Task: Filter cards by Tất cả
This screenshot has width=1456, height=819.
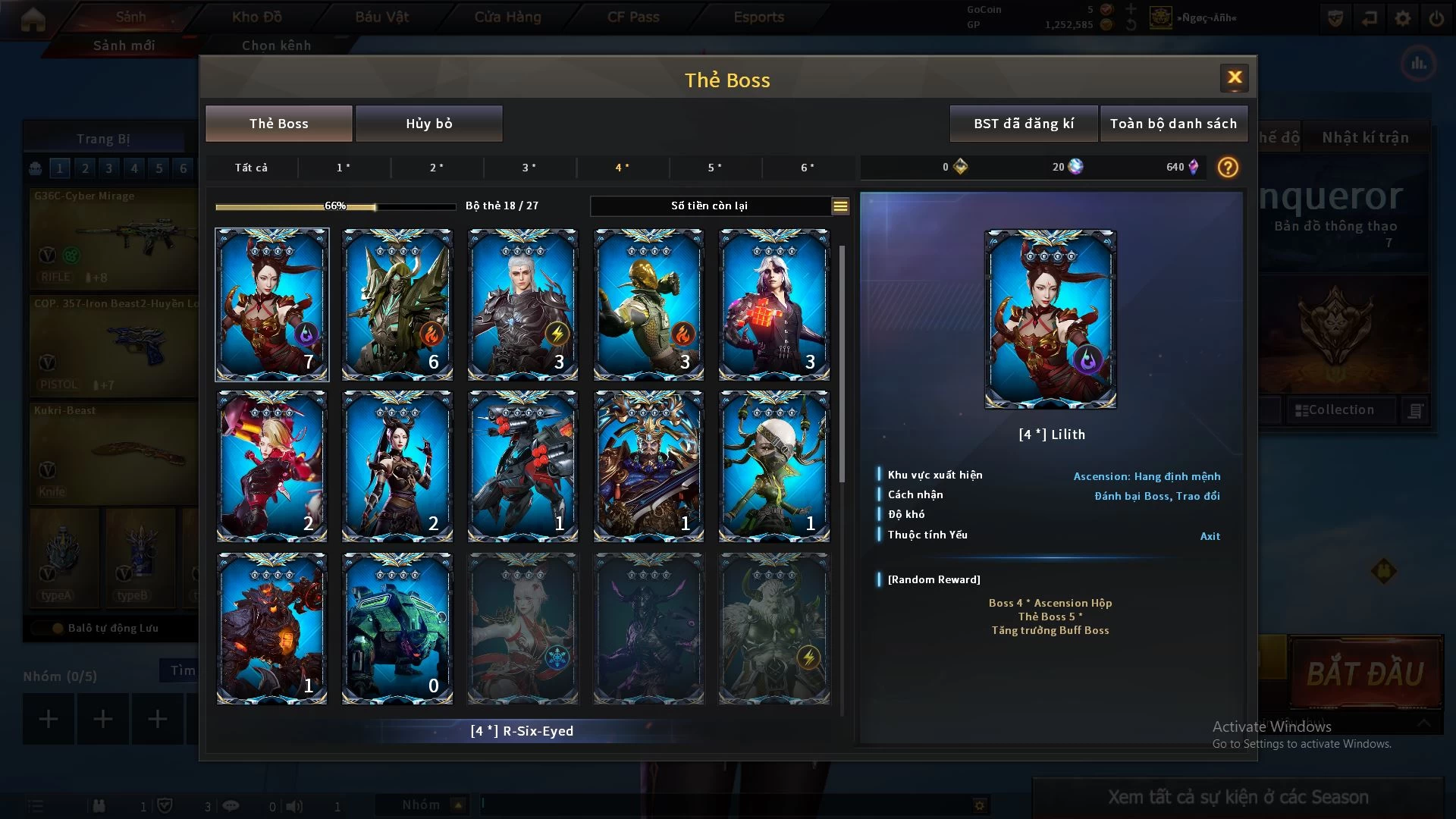Action: tap(251, 168)
